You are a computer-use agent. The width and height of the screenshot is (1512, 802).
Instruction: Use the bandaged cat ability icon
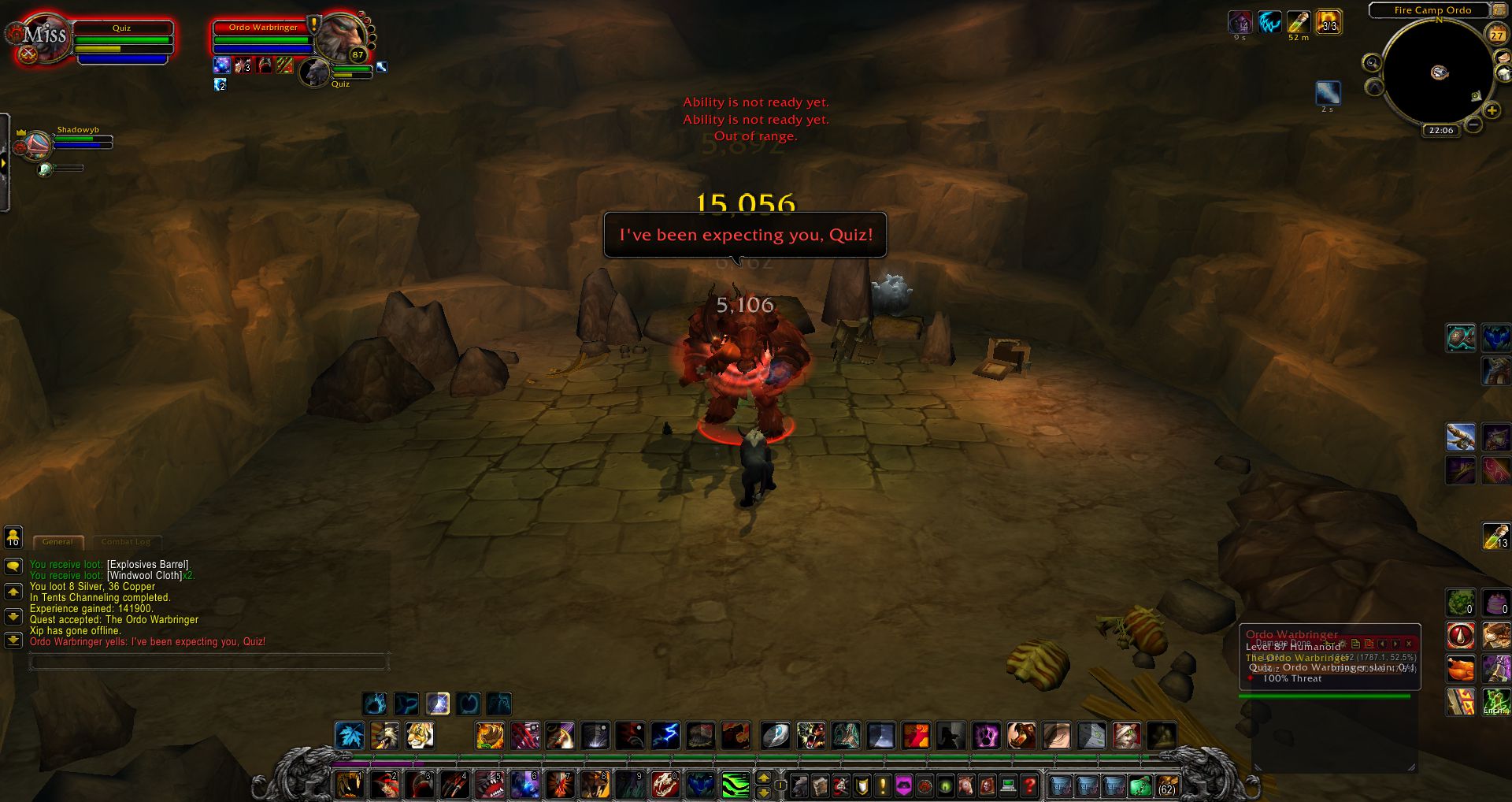point(1127,736)
